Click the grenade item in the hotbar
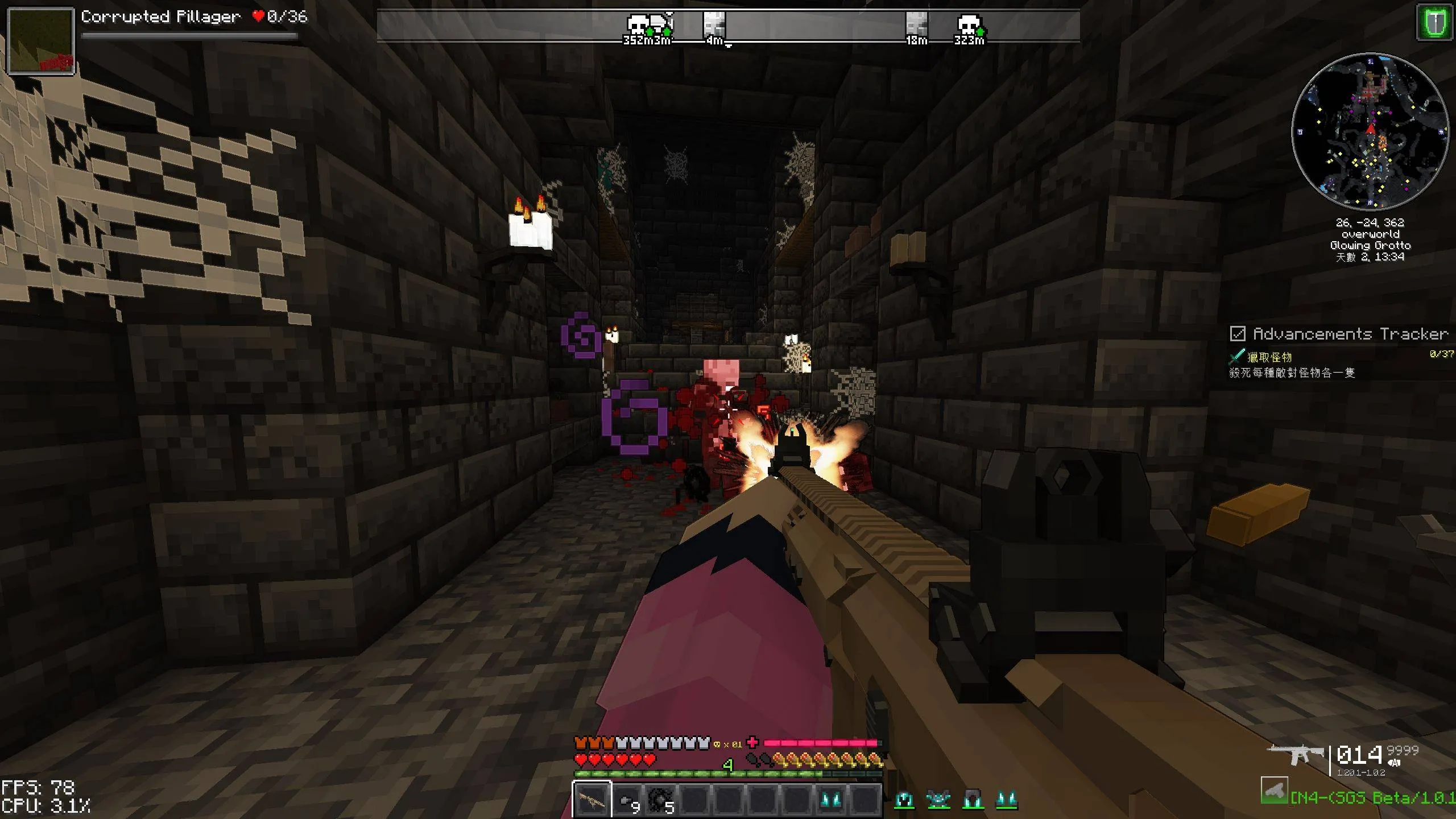This screenshot has width=1456, height=819. [626, 801]
